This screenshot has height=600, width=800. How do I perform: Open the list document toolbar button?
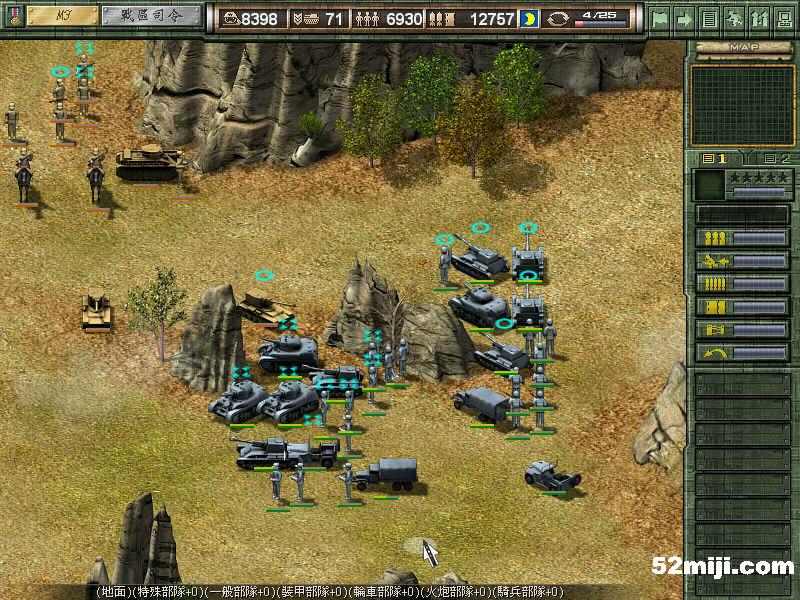click(x=709, y=18)
